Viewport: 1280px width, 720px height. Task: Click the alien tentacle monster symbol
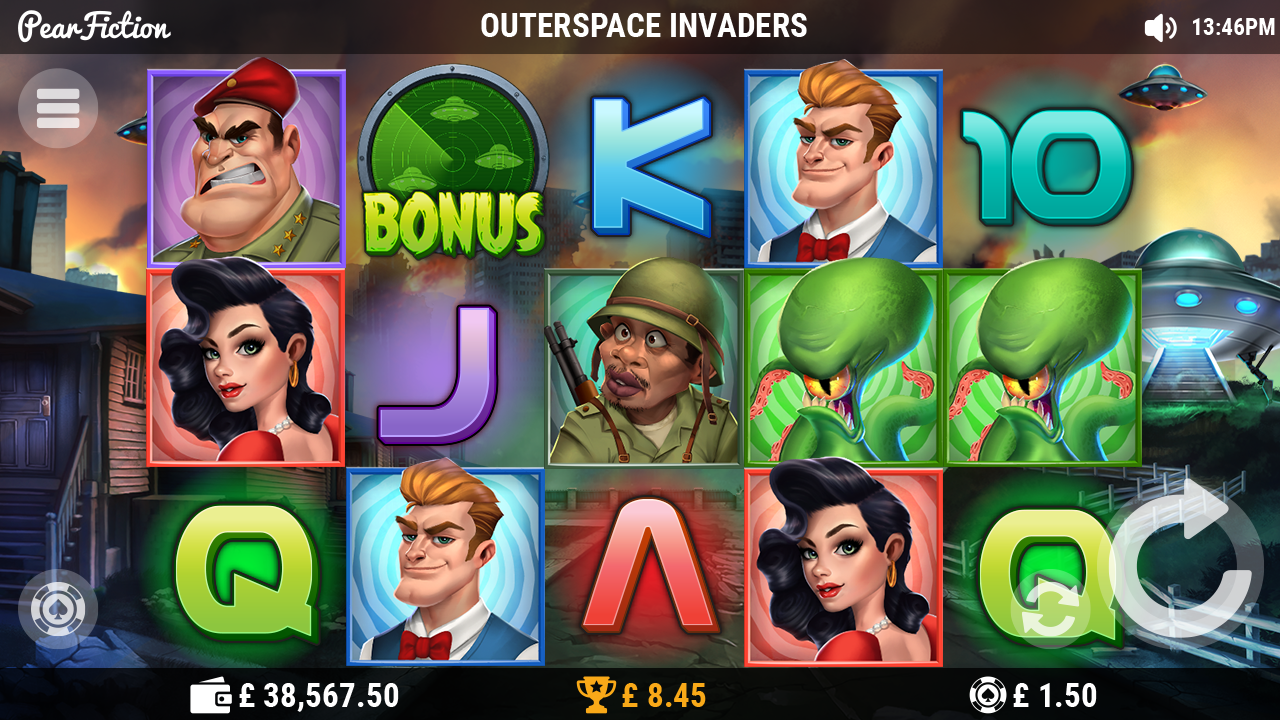tap(843, 365)
